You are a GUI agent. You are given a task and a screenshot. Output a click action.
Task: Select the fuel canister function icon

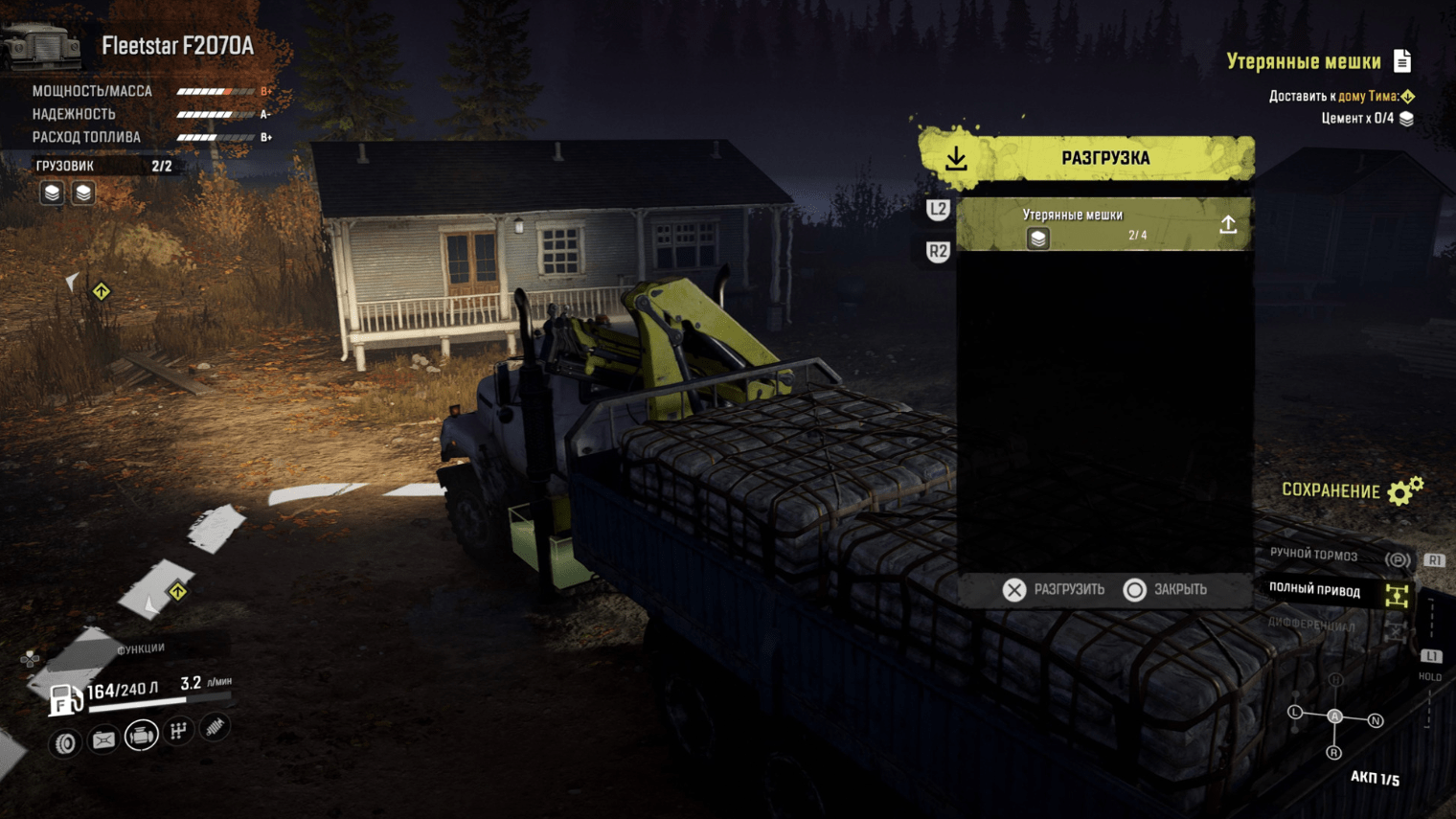pos(103,739)
